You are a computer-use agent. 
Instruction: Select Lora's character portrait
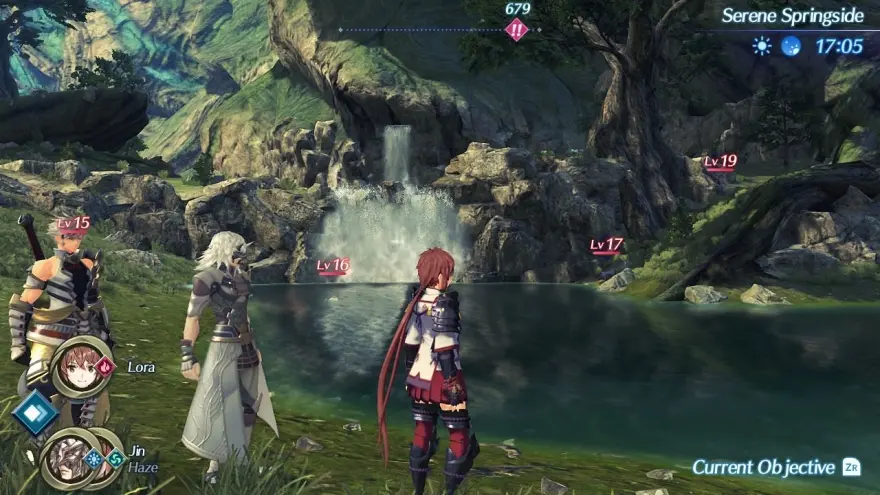(82, 367)
